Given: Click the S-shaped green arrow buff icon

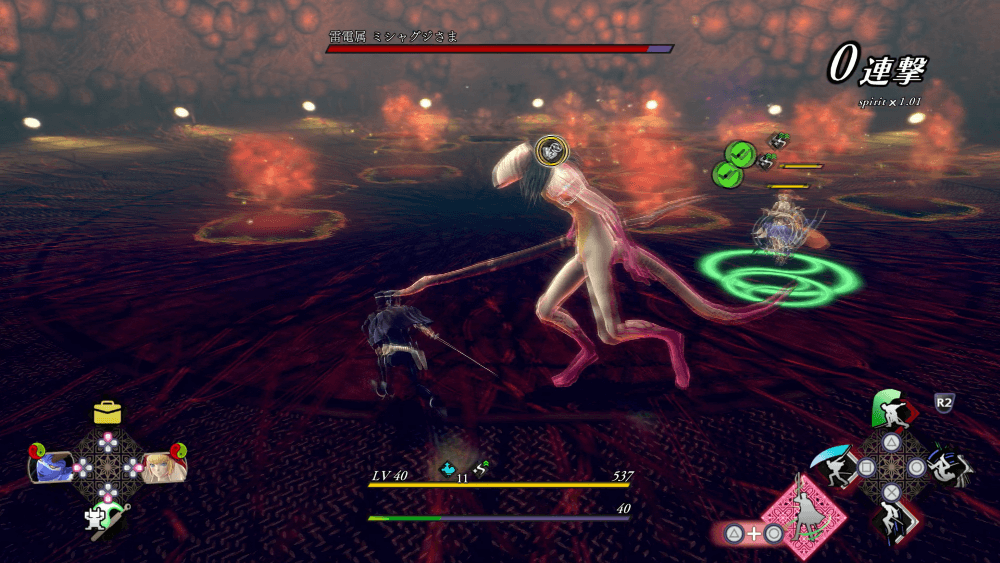Looking at the screenshot, I should pos(480,467).
